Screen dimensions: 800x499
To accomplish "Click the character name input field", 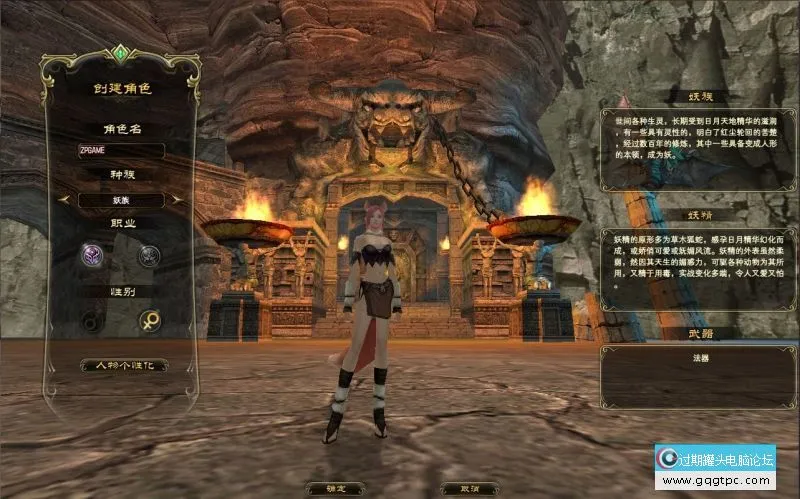I will tap(121, 150).
